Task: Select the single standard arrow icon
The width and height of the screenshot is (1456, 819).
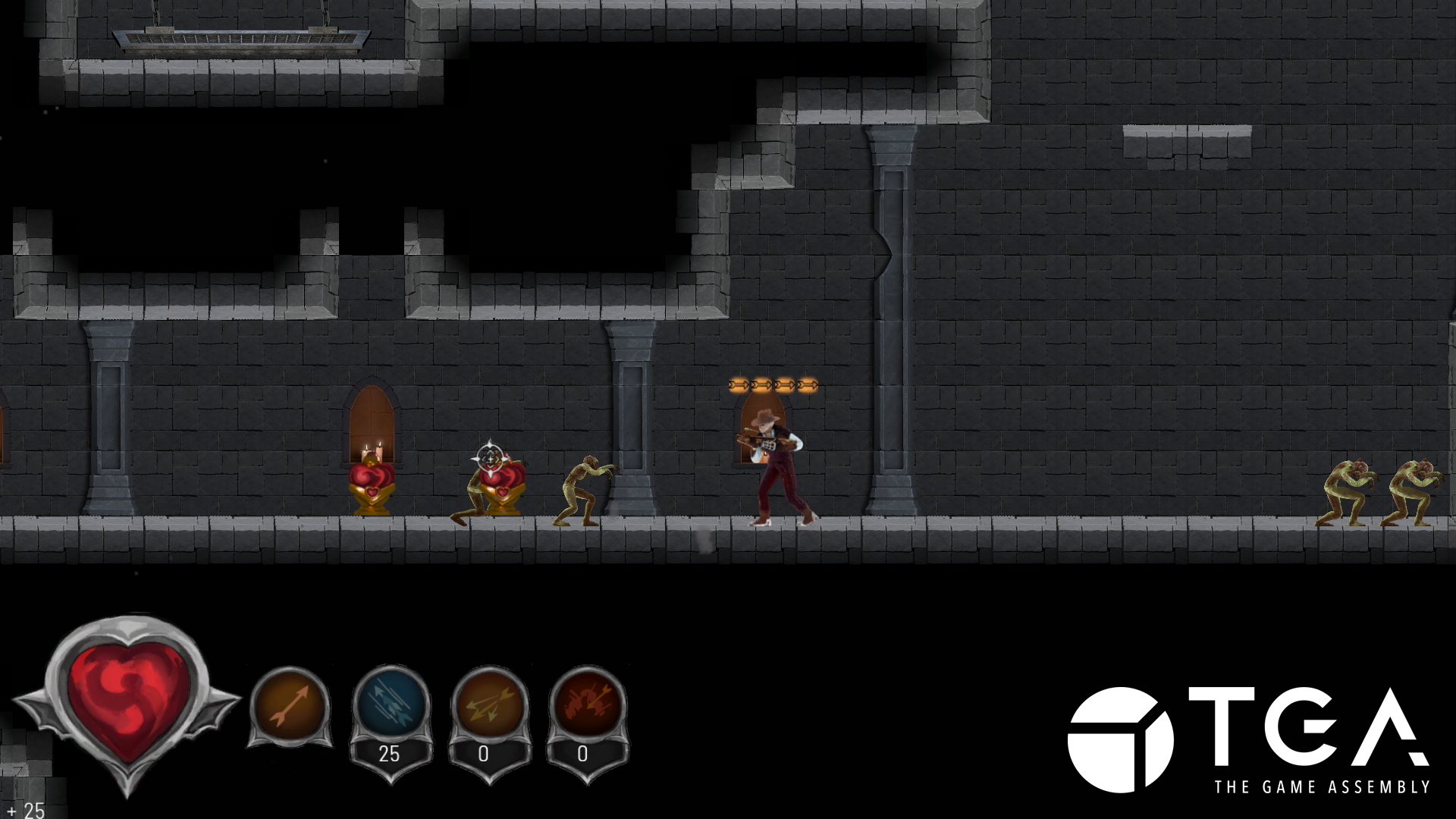Action: 290,704
